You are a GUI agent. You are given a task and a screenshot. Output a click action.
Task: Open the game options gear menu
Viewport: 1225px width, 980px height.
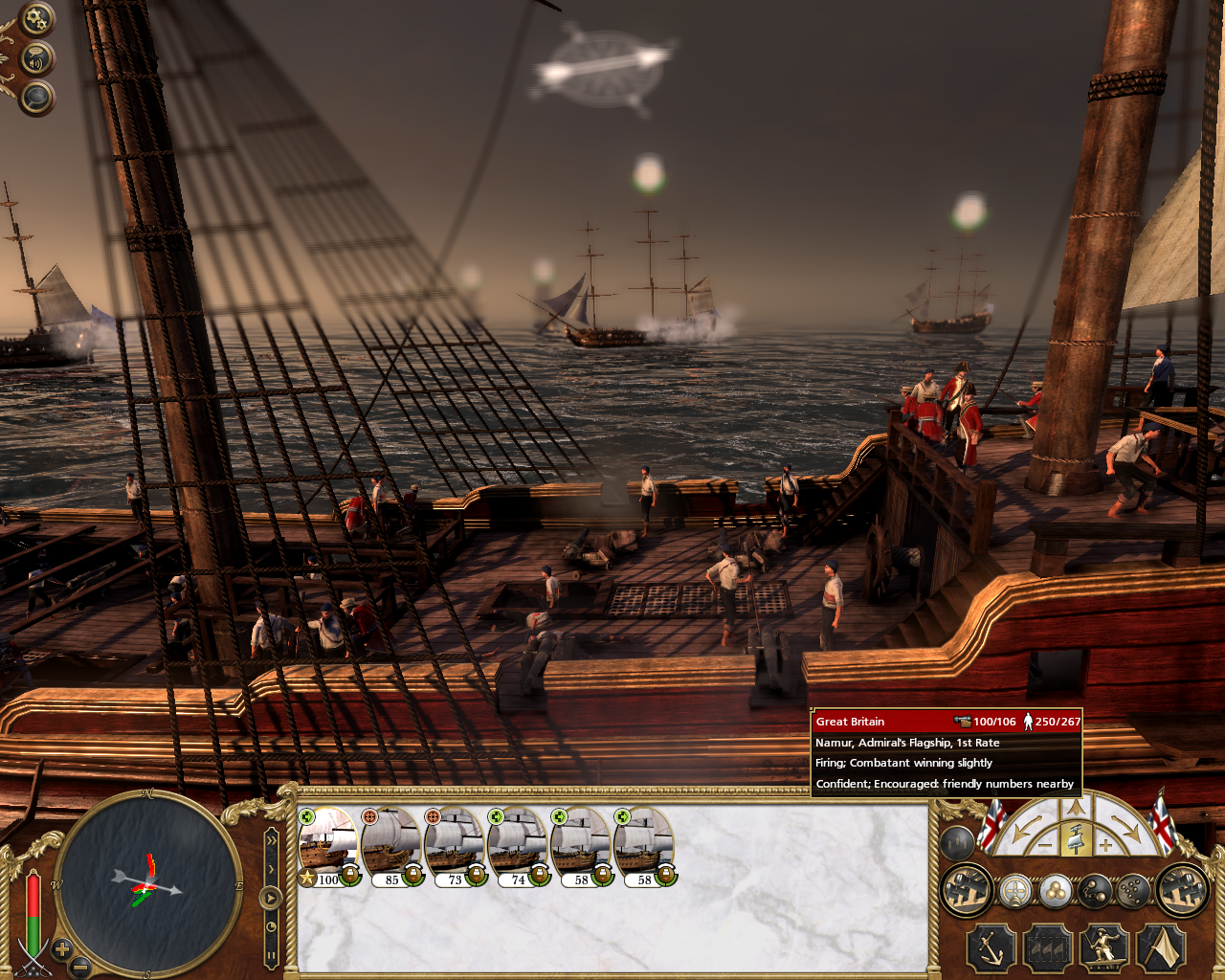[x=36, y=19]
